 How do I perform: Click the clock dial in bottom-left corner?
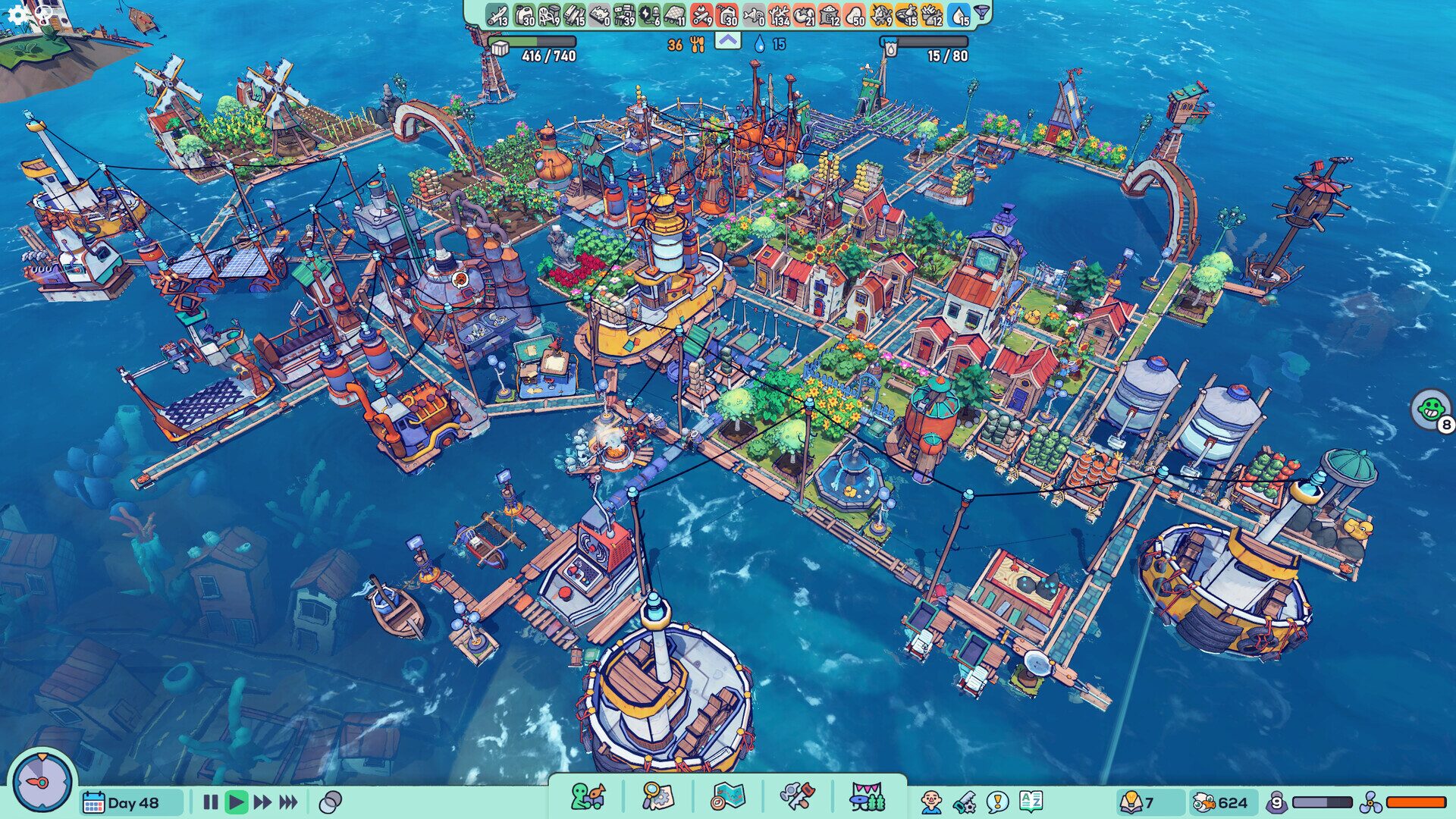coord(42,781)
